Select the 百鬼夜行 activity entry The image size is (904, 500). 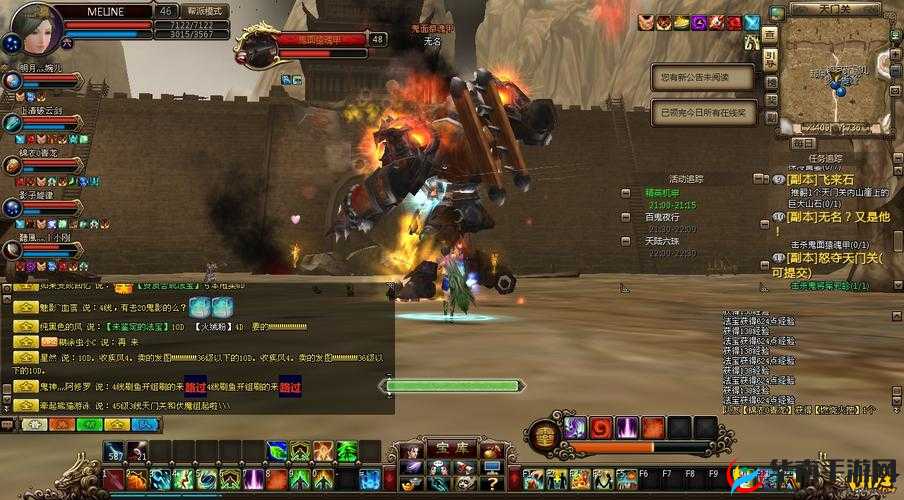(x=662, y=216)
